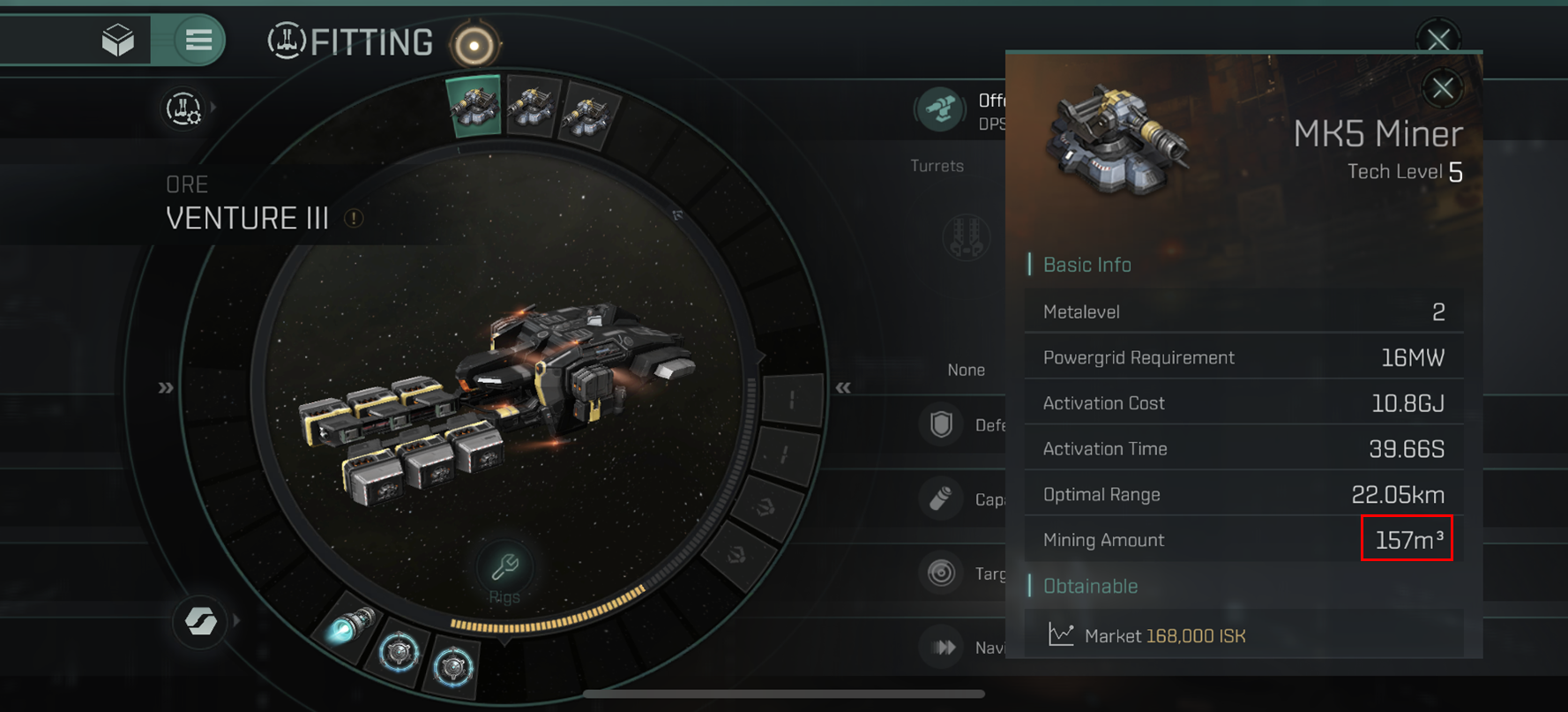This screenshot has width=1568, height=712.
Task: Click the right double-arrow collapse button
Action: [x=843, y=388]
